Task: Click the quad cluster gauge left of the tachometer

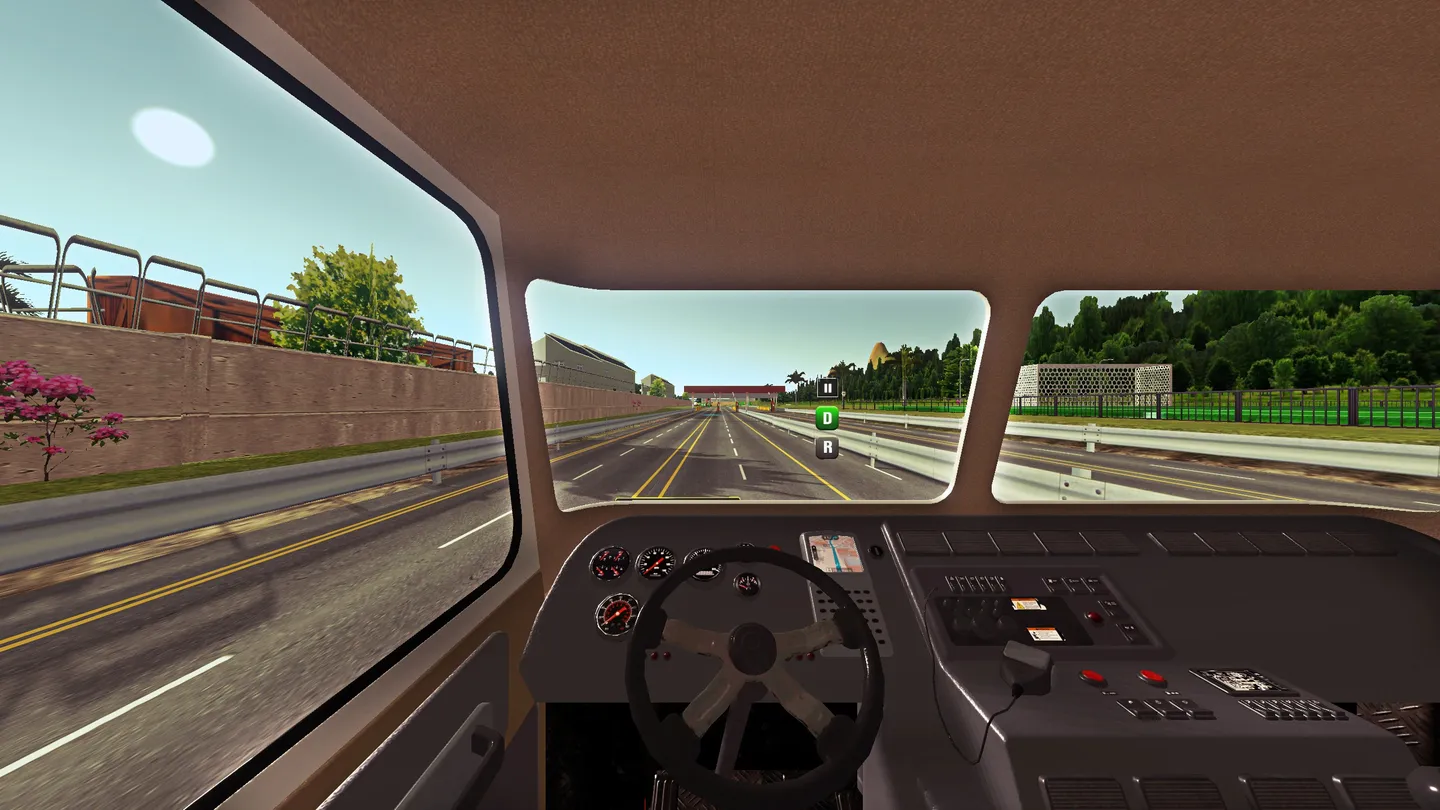Action: tap(609, 562)
